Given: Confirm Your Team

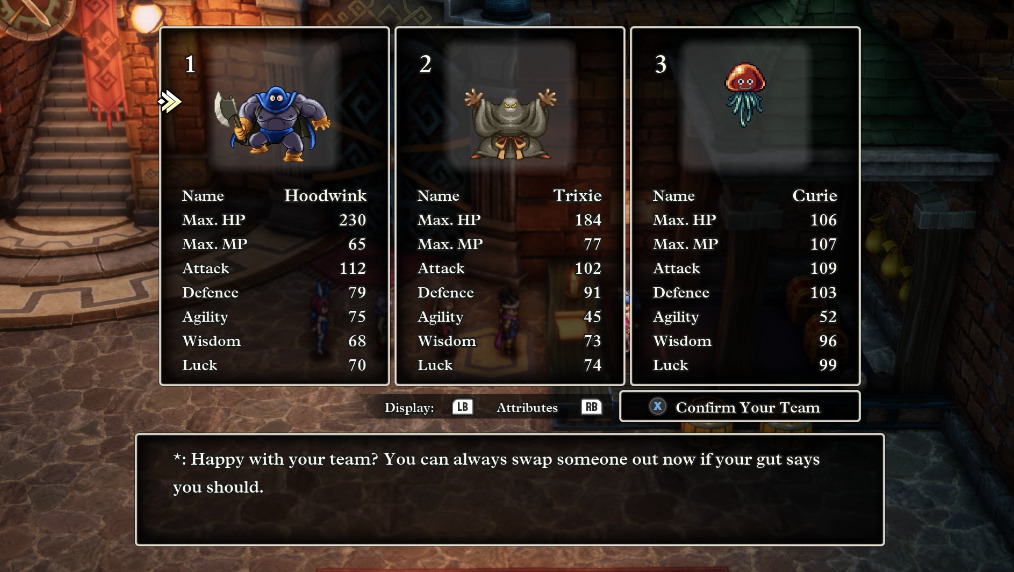Looking at the screenshot, I should pos(739,407).
